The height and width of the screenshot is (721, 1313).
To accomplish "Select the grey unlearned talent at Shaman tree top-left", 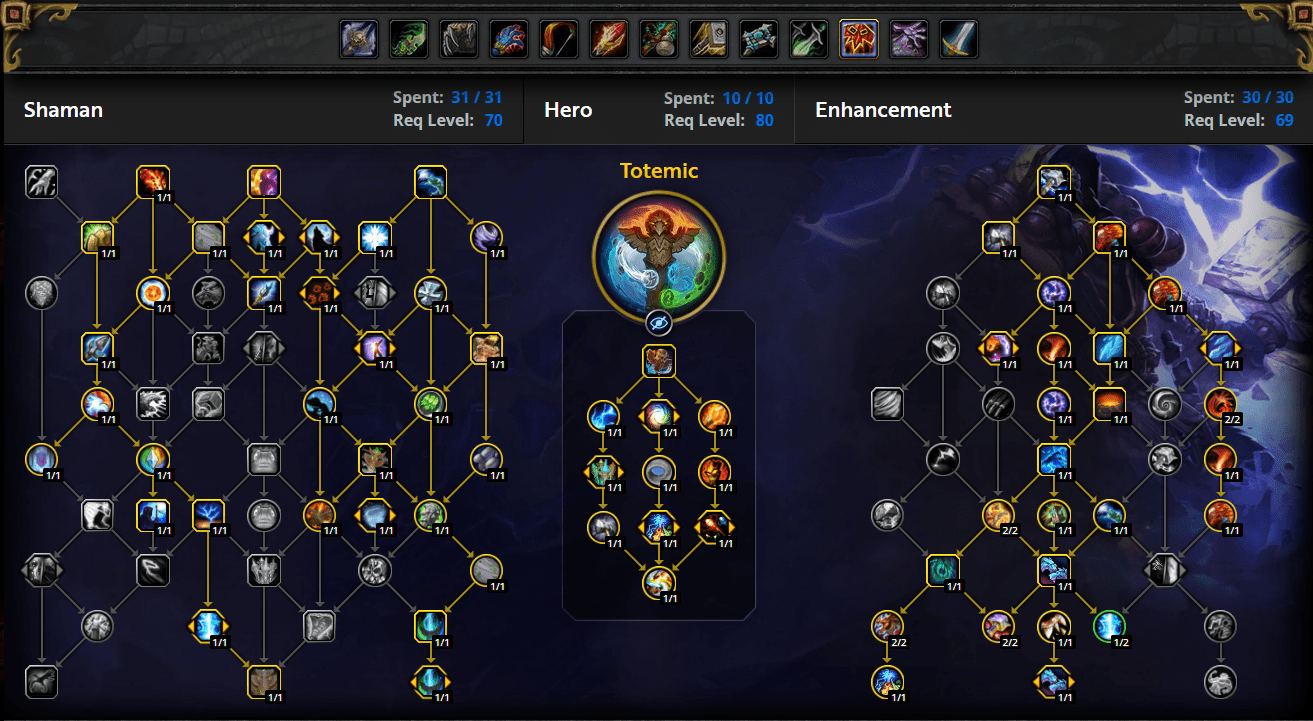I will coord(41,182).
